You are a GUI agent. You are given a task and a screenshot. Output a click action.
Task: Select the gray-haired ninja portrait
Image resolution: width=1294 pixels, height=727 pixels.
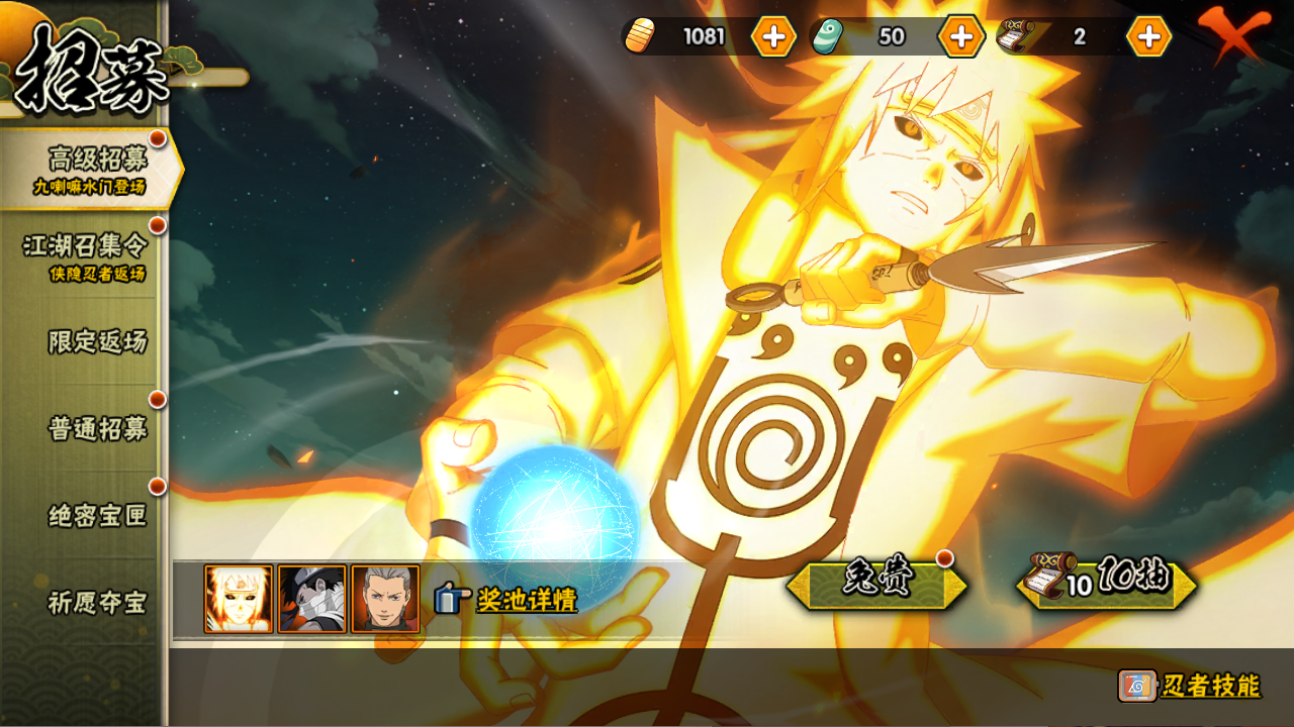tap(385, 599)
